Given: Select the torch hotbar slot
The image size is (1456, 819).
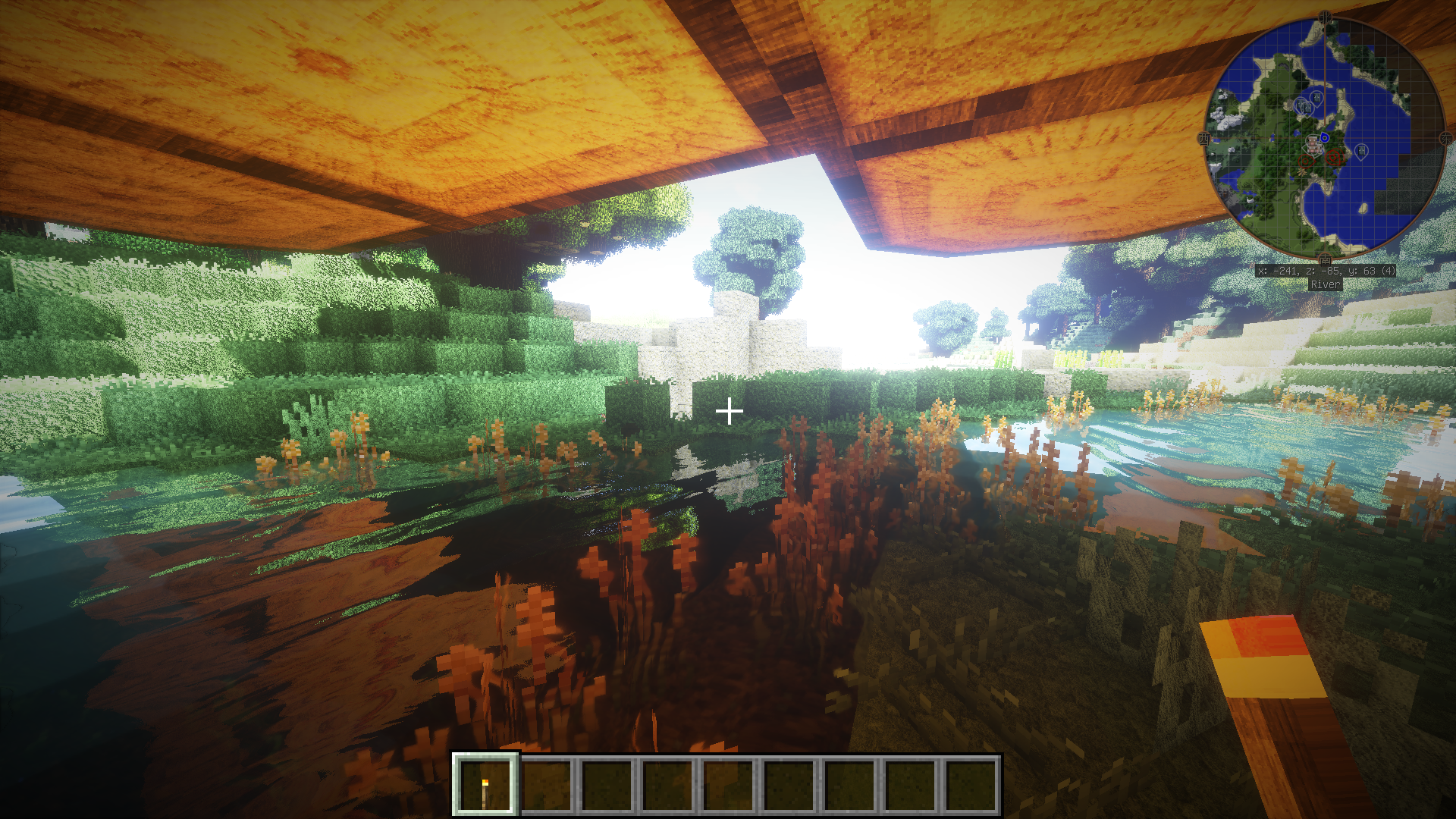Looking at the screenshot, I should 485,786.
